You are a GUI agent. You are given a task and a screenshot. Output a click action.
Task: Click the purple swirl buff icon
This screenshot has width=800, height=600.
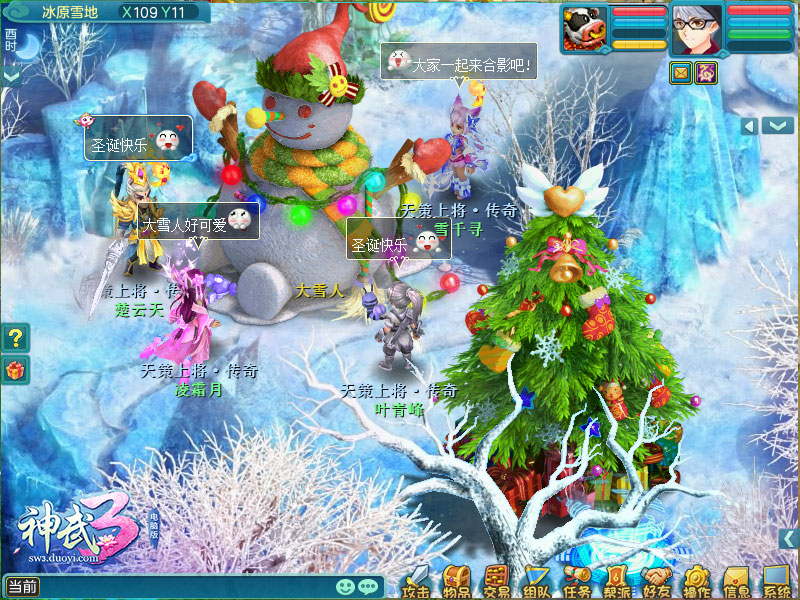tap(707, 72)
